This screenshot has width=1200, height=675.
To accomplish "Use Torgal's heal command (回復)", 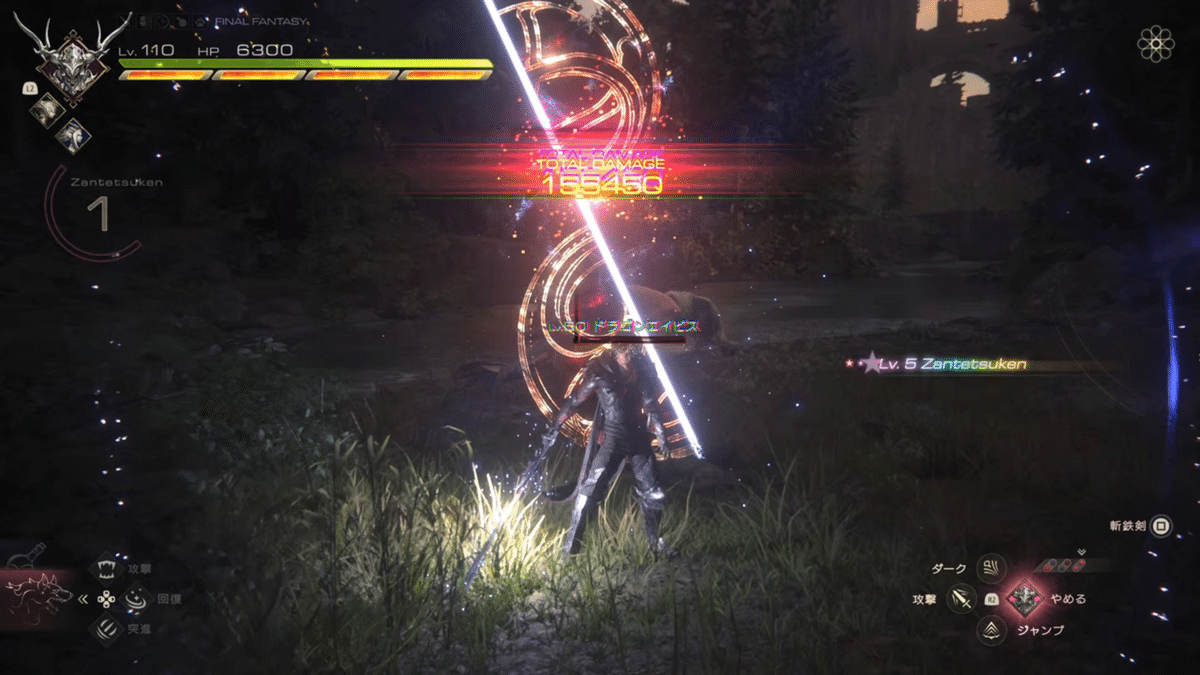I will pos(134,599).
